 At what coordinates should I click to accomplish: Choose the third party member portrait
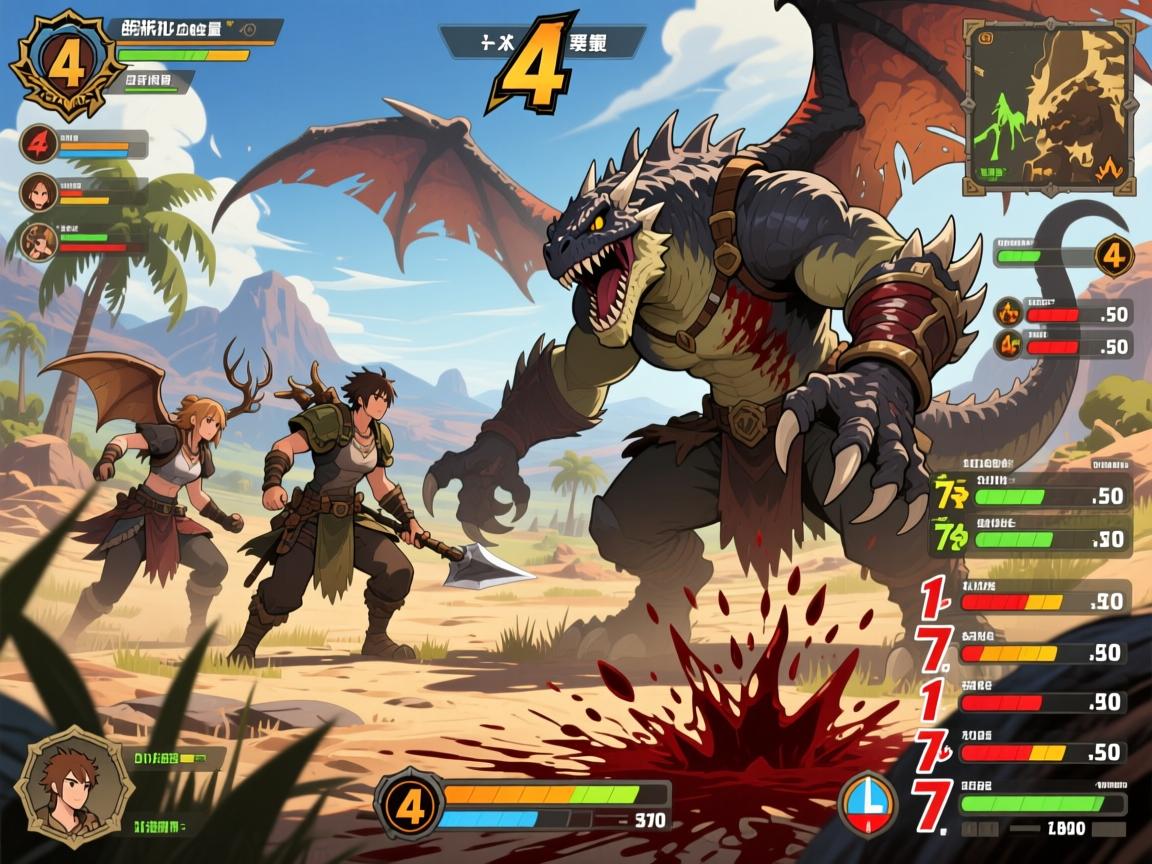[37, 241]
